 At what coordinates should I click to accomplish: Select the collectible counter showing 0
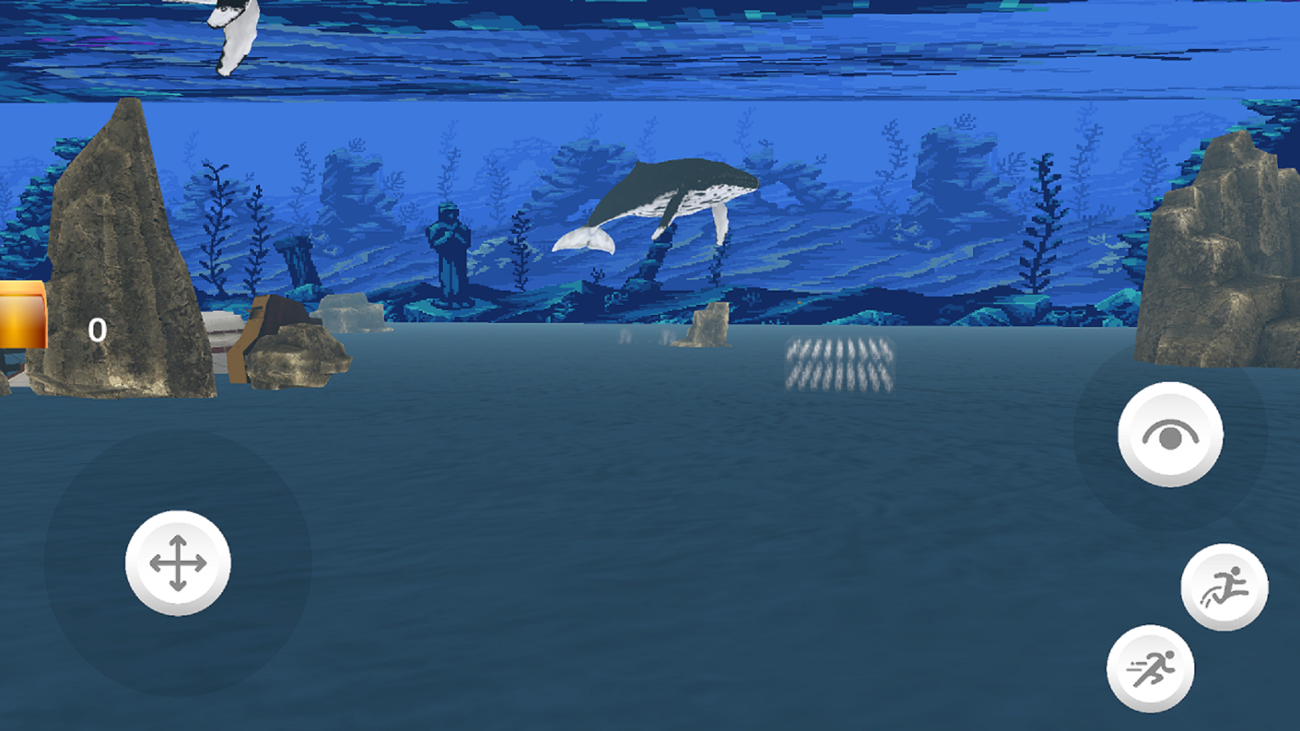pyautogui.click(x=95, y=330)
